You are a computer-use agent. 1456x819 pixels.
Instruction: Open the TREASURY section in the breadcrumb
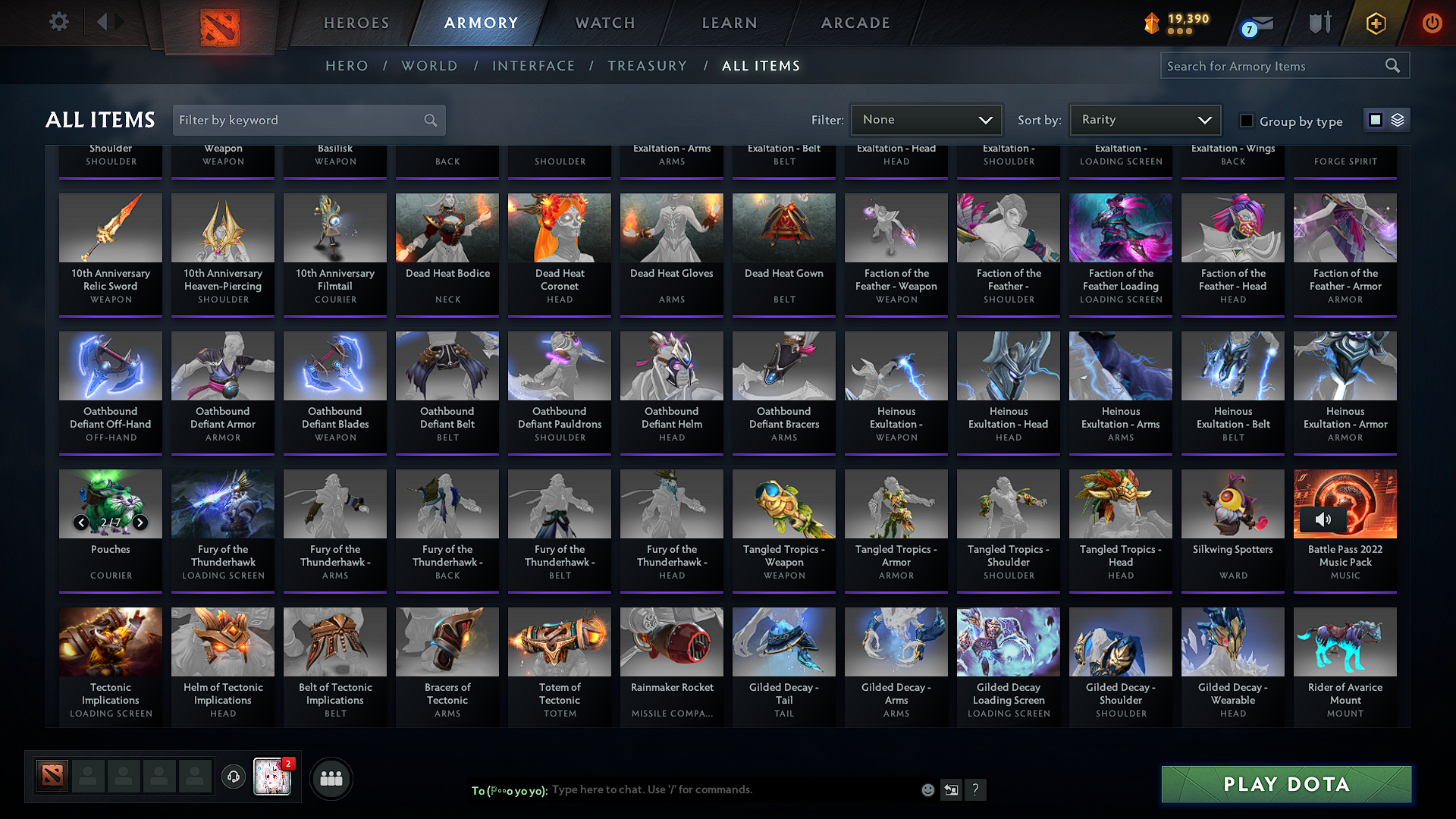647,66
